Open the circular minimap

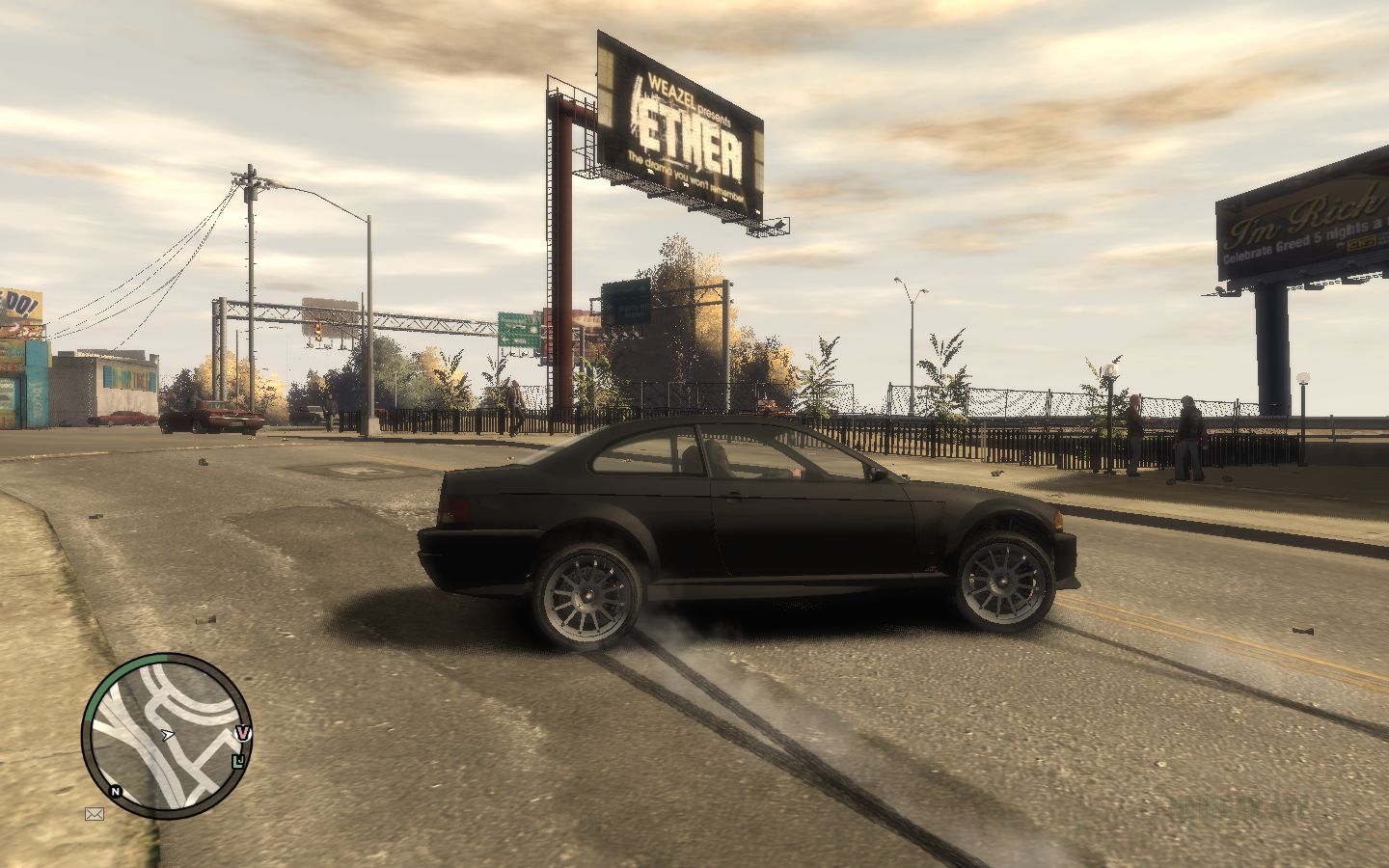click(x=166, y=736)
